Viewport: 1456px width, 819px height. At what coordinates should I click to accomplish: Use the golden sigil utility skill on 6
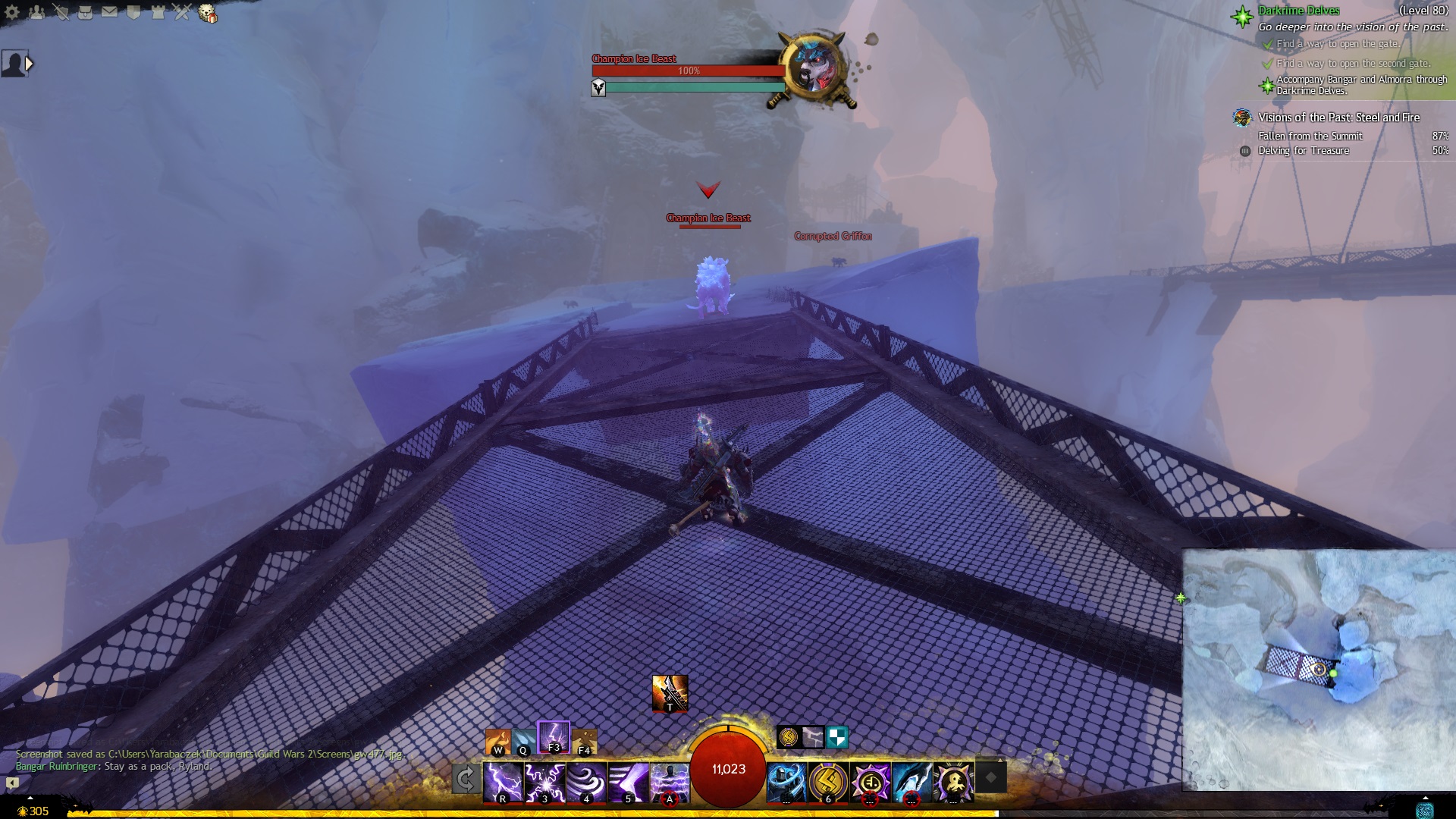click(x=827, y=782)
